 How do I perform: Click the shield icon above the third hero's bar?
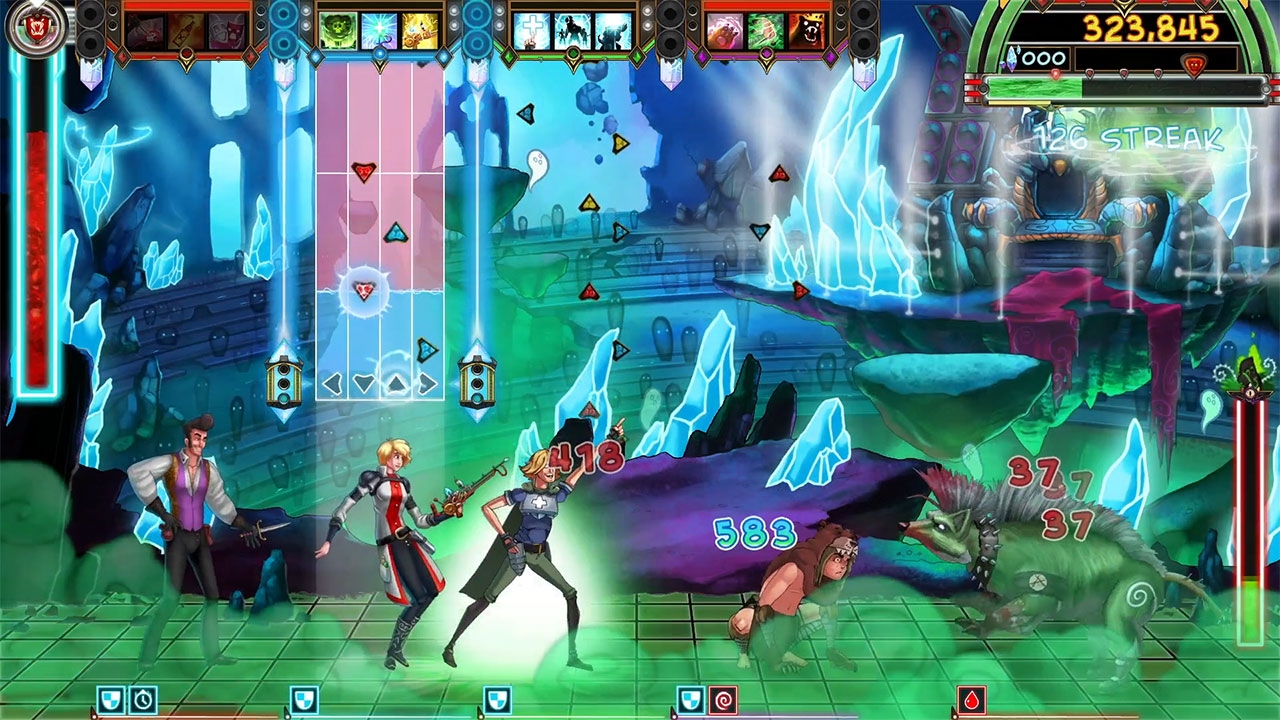pos(498,698)
